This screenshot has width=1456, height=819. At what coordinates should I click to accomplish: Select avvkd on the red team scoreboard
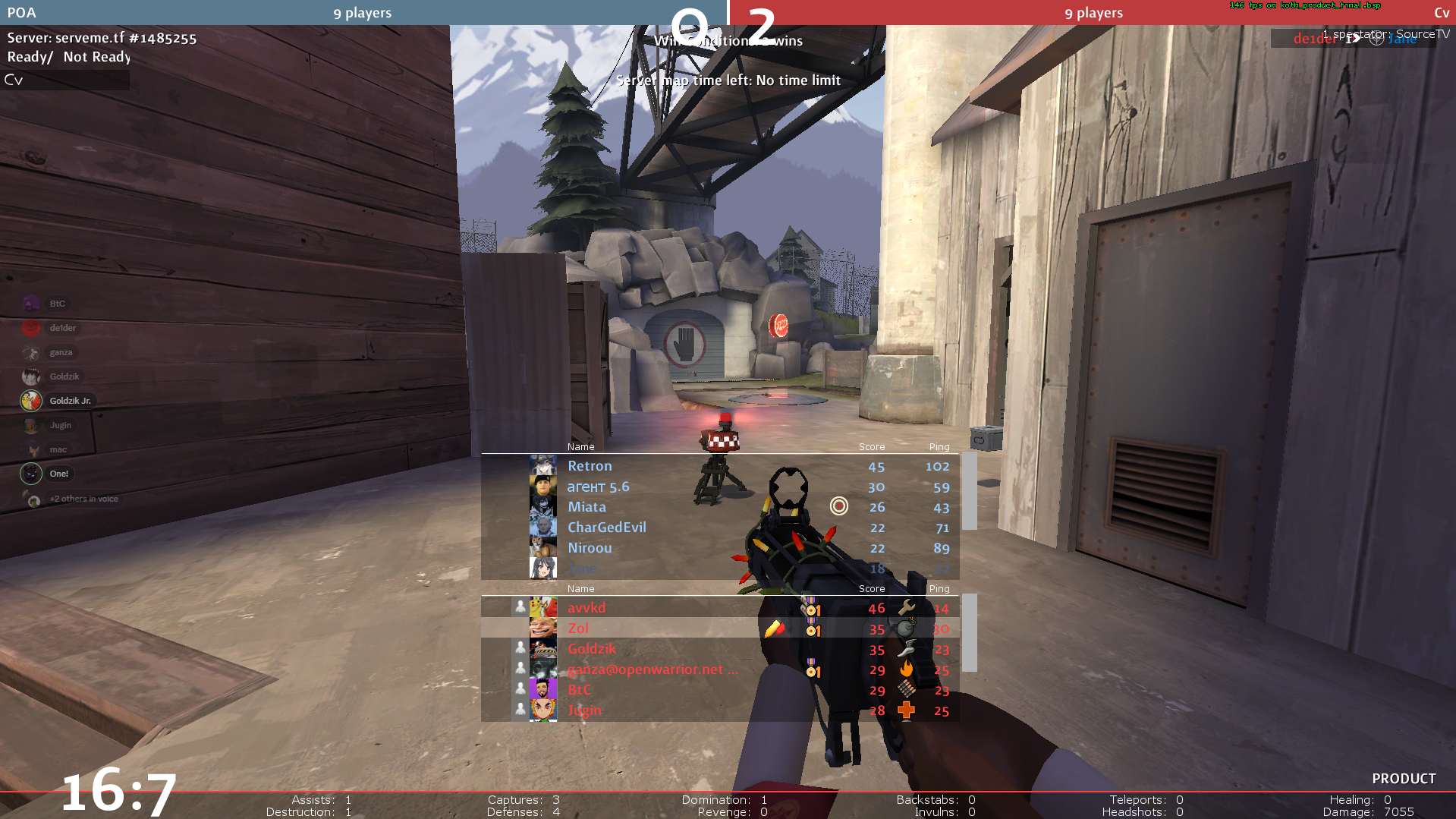tap(586, 608)
